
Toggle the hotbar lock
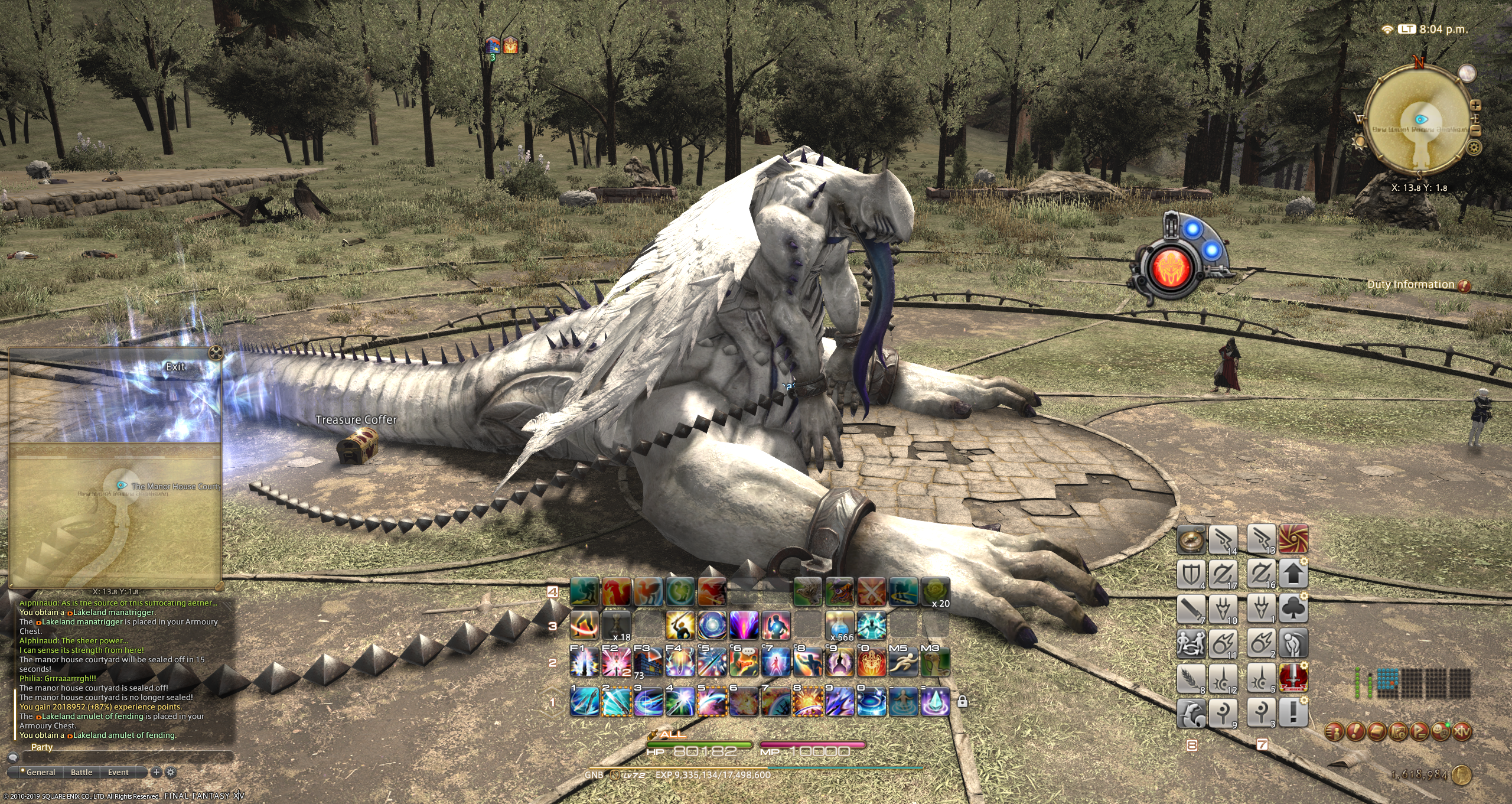point(962,702)
